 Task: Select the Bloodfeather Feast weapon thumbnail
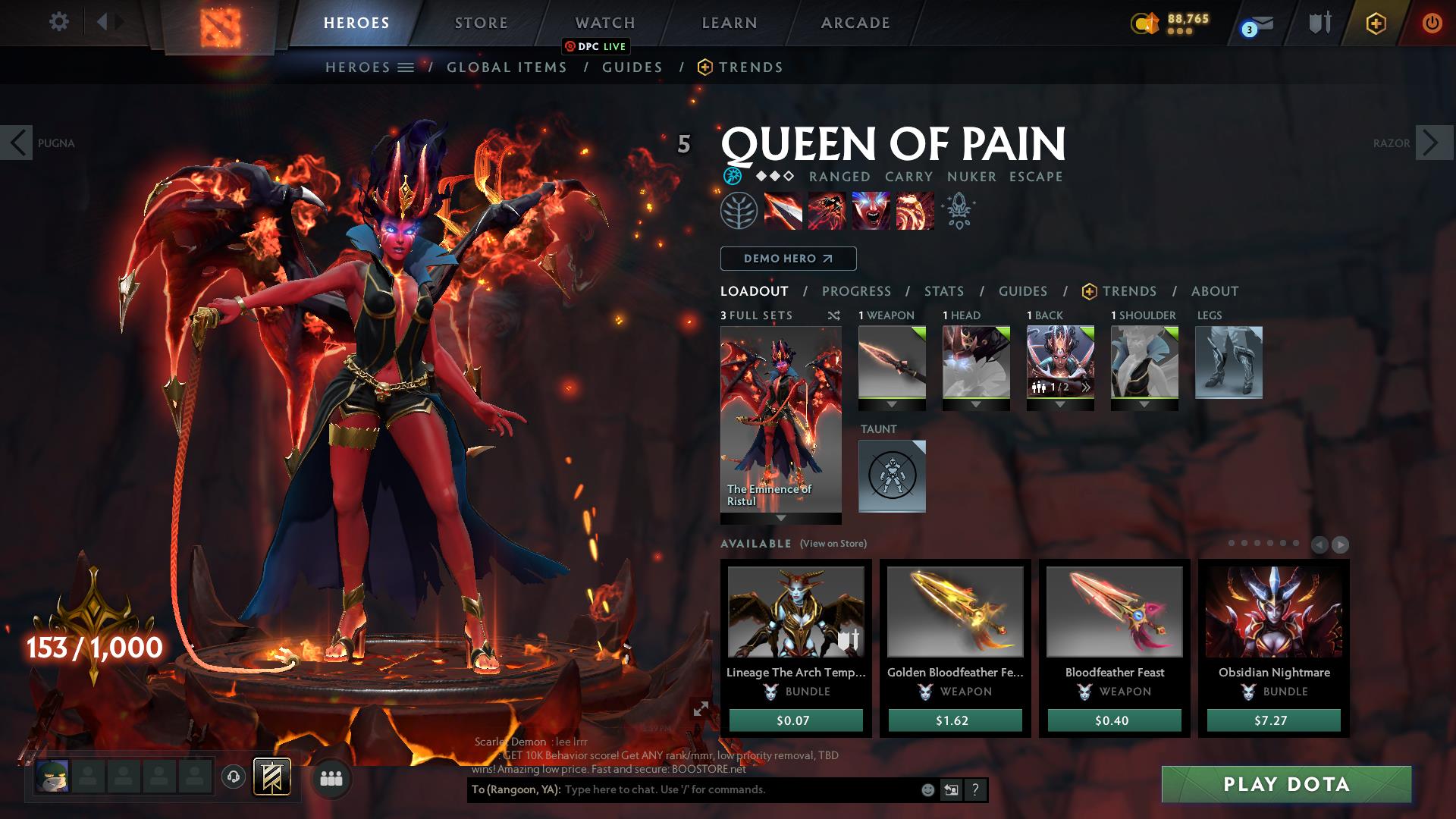click(x=1114, y=611)
